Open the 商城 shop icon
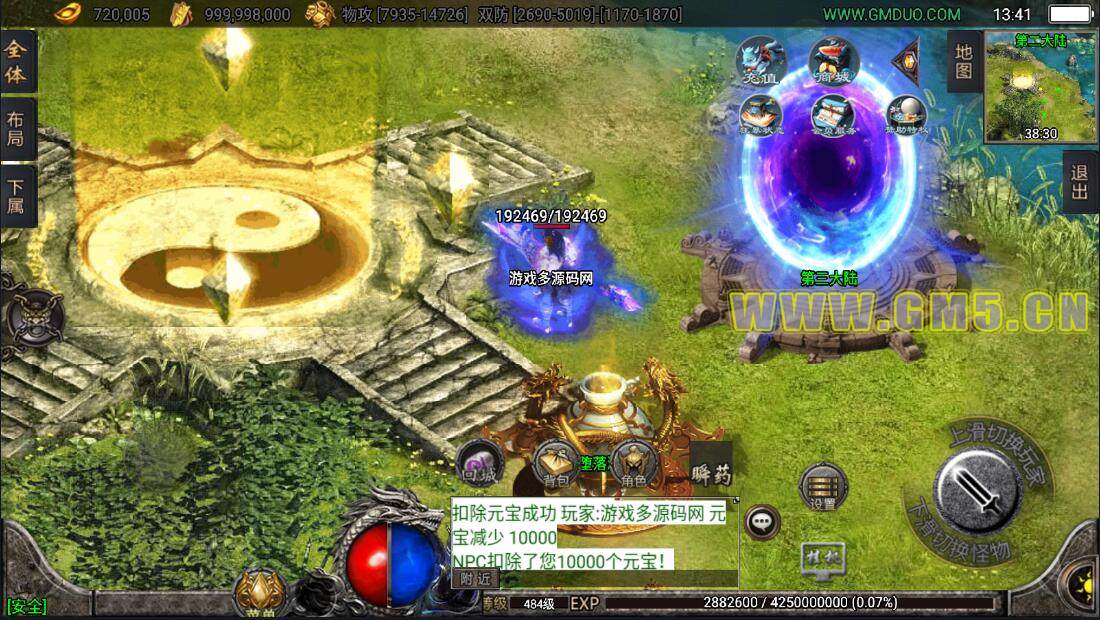 832,62
